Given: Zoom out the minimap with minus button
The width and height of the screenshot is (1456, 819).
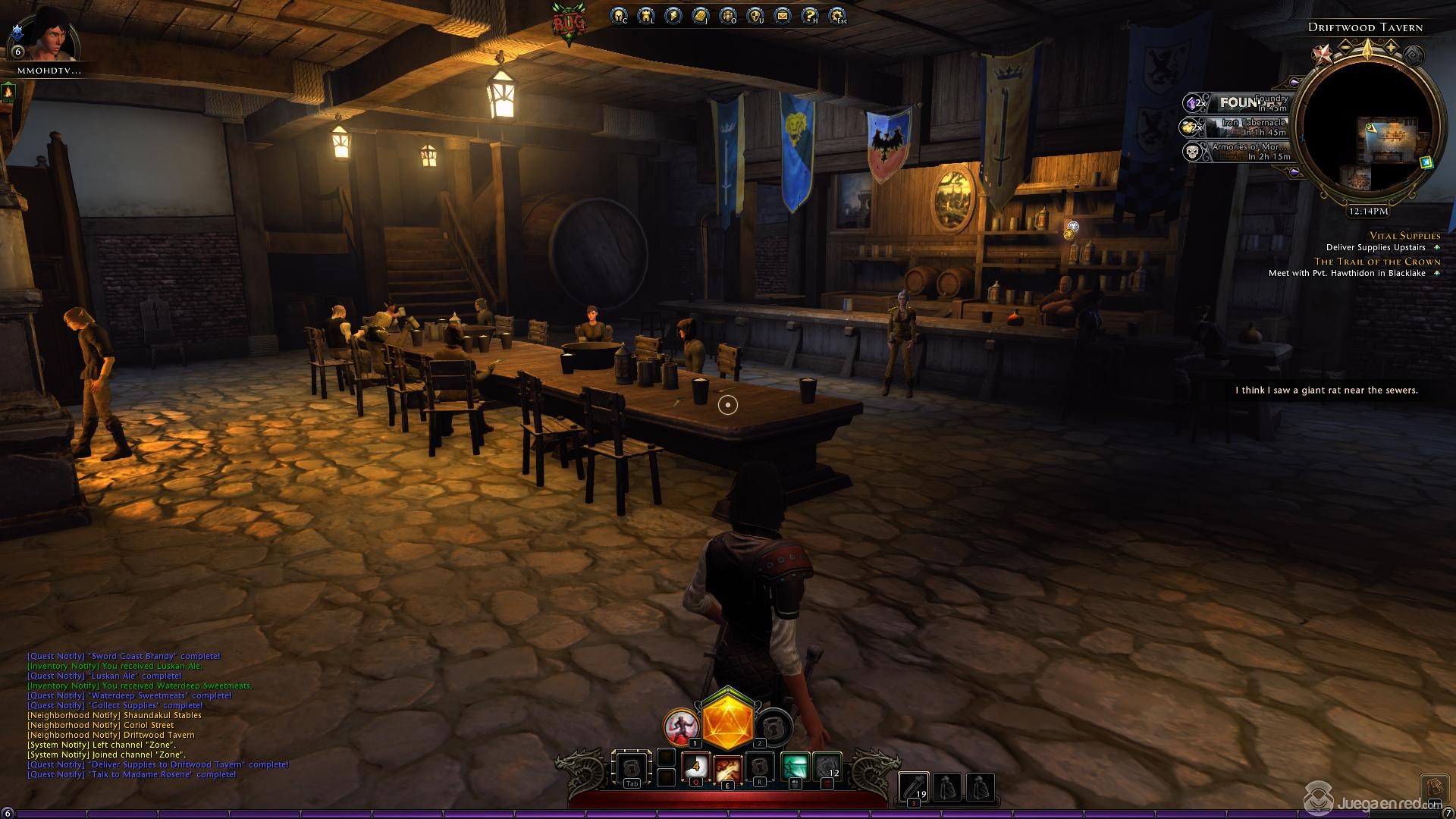Looking at the screenshot, I should point(1345,48).
